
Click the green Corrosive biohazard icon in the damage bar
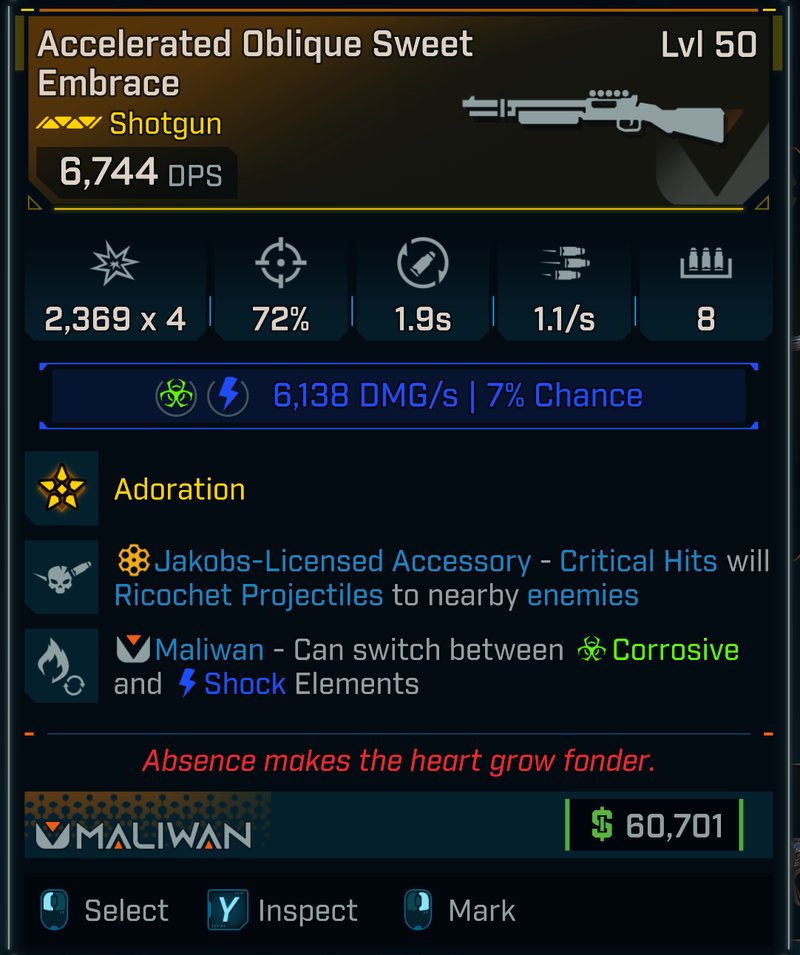click(175, 396)
